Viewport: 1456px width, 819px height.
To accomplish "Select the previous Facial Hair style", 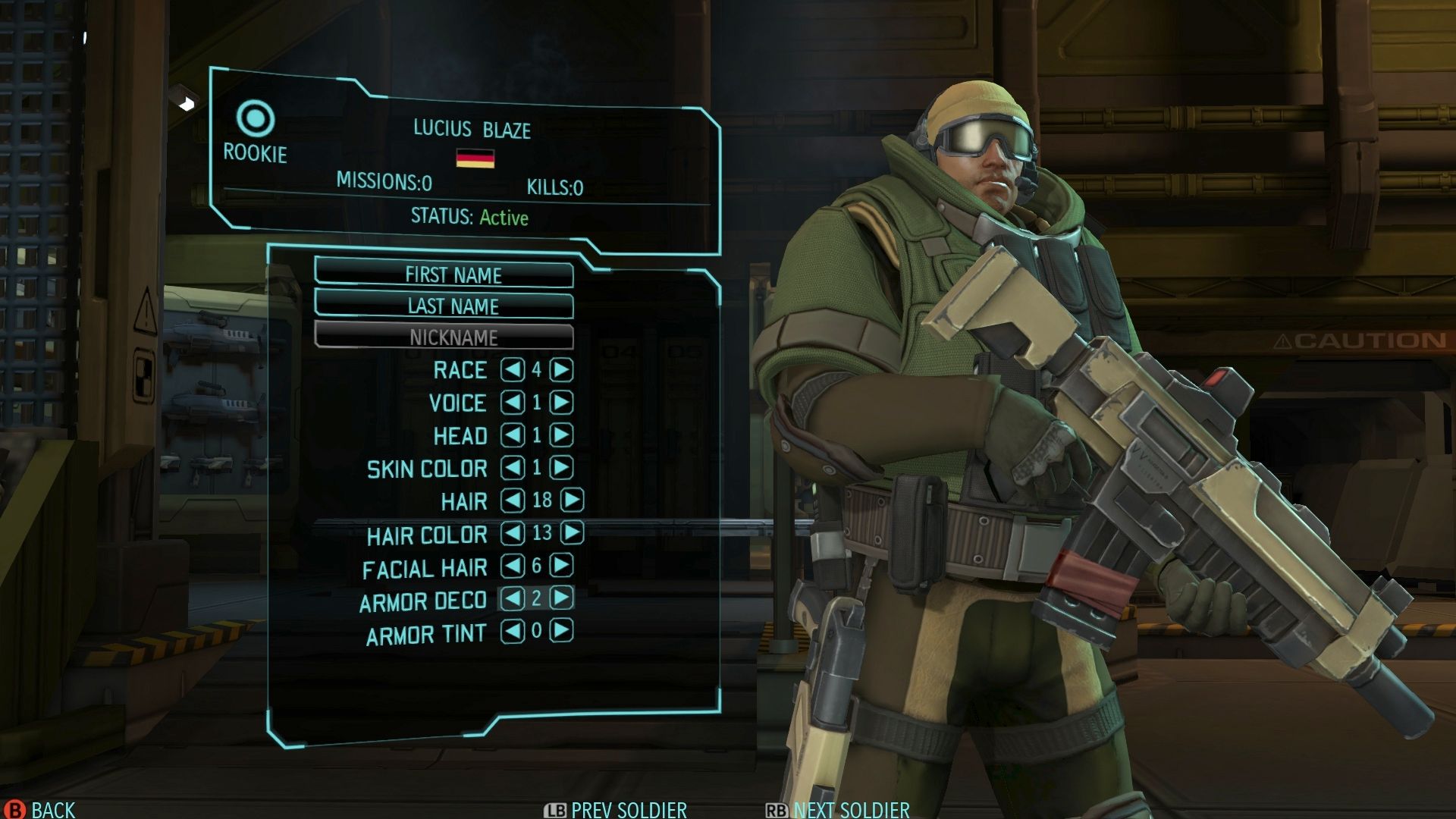I will 513,565.
